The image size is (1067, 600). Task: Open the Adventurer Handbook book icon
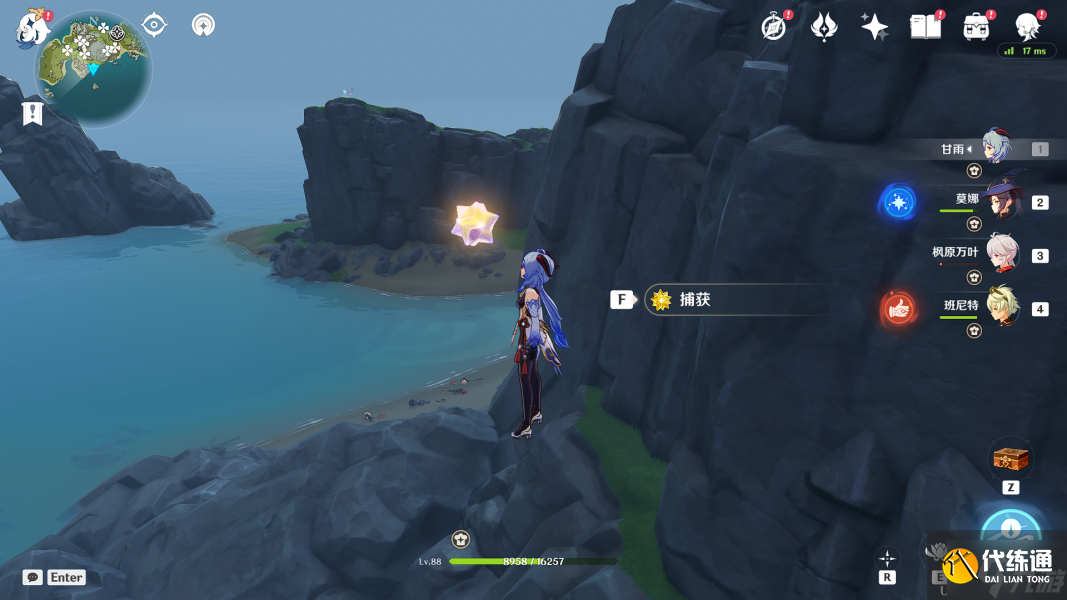point(926,27)
